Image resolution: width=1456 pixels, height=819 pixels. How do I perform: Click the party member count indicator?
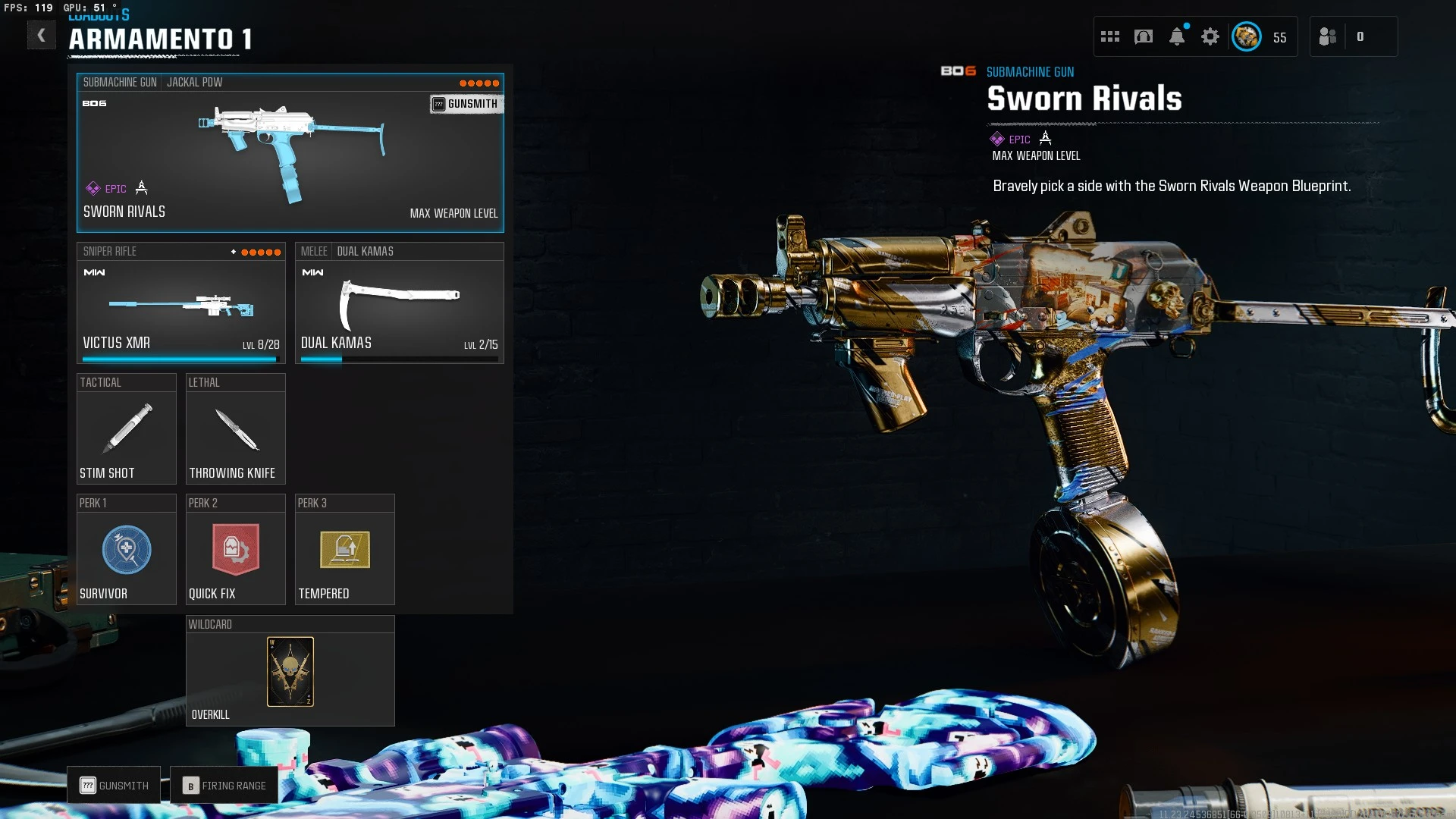coord(1361,36)
